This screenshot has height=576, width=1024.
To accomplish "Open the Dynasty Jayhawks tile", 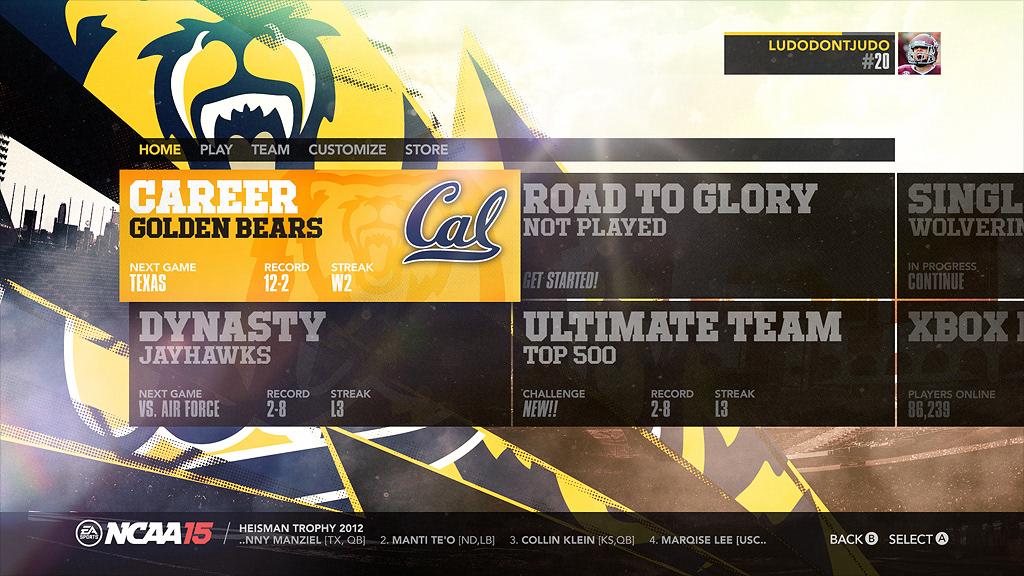I will point(320,365).
